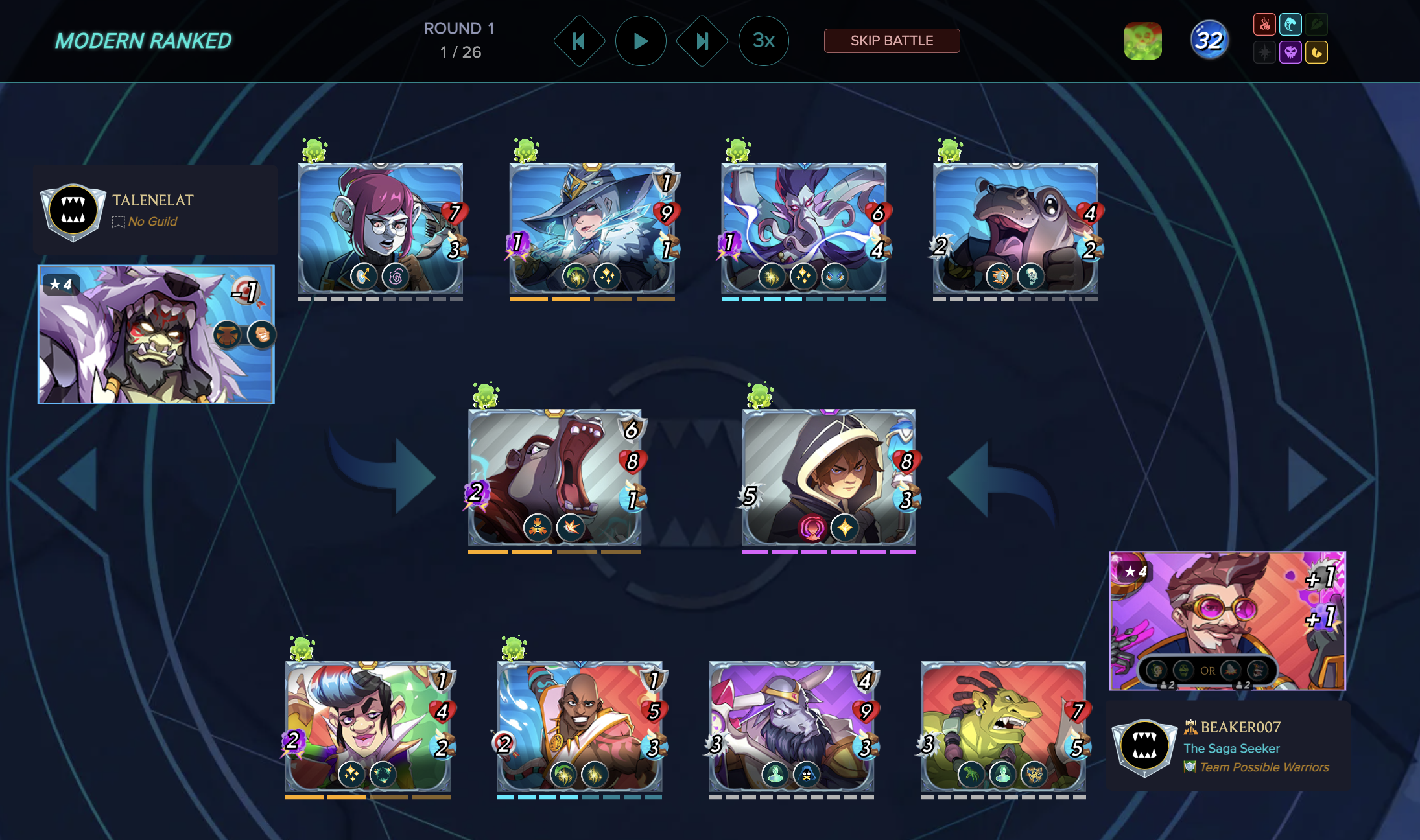Select the green orc with dreadlocks card
Image resolution: width=1420 pixels, height=840 pixels.
pyautogui.click(x=1002, y=726)
